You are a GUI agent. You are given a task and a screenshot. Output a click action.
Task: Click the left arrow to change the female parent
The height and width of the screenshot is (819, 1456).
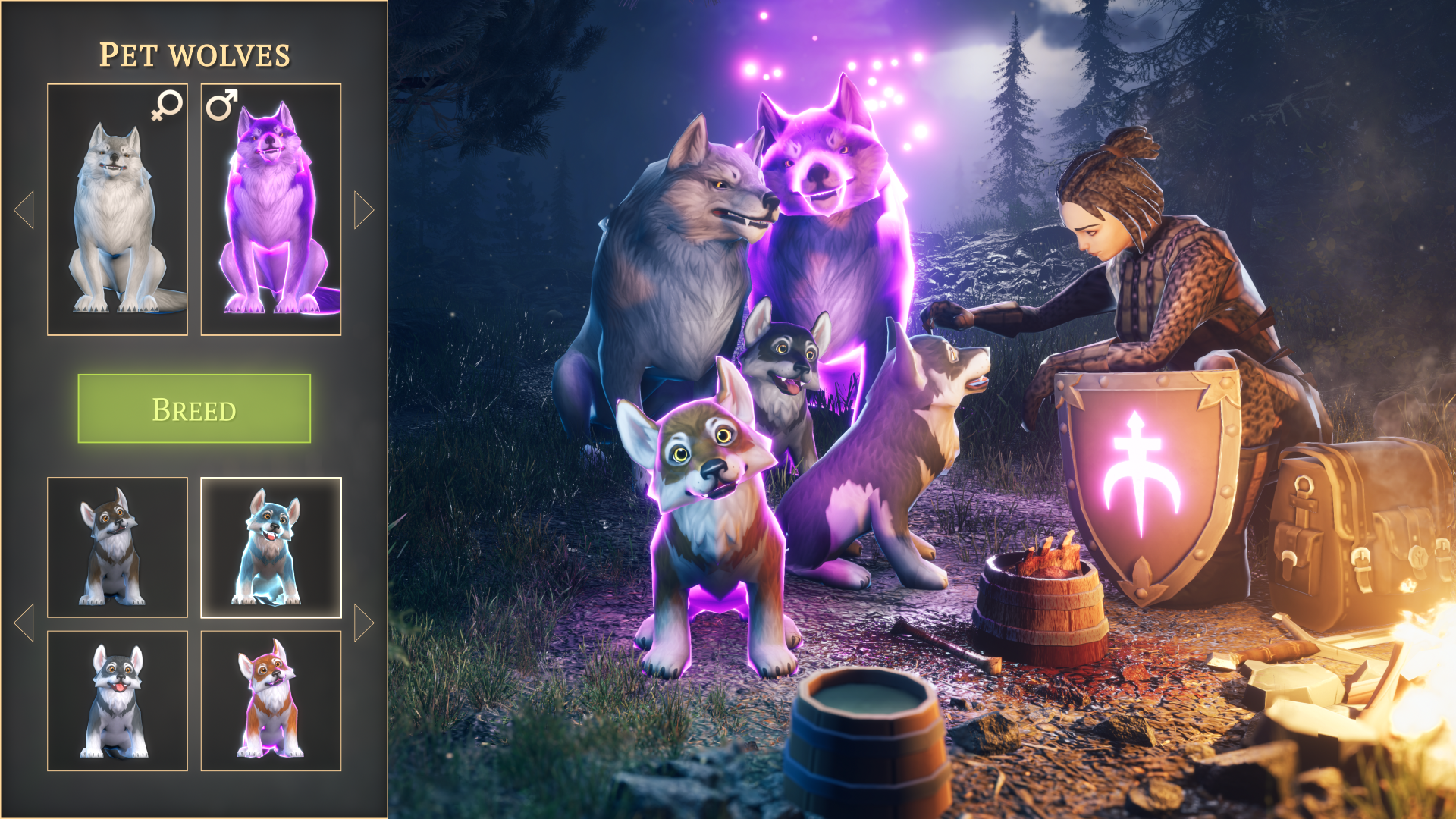[25, 210]
